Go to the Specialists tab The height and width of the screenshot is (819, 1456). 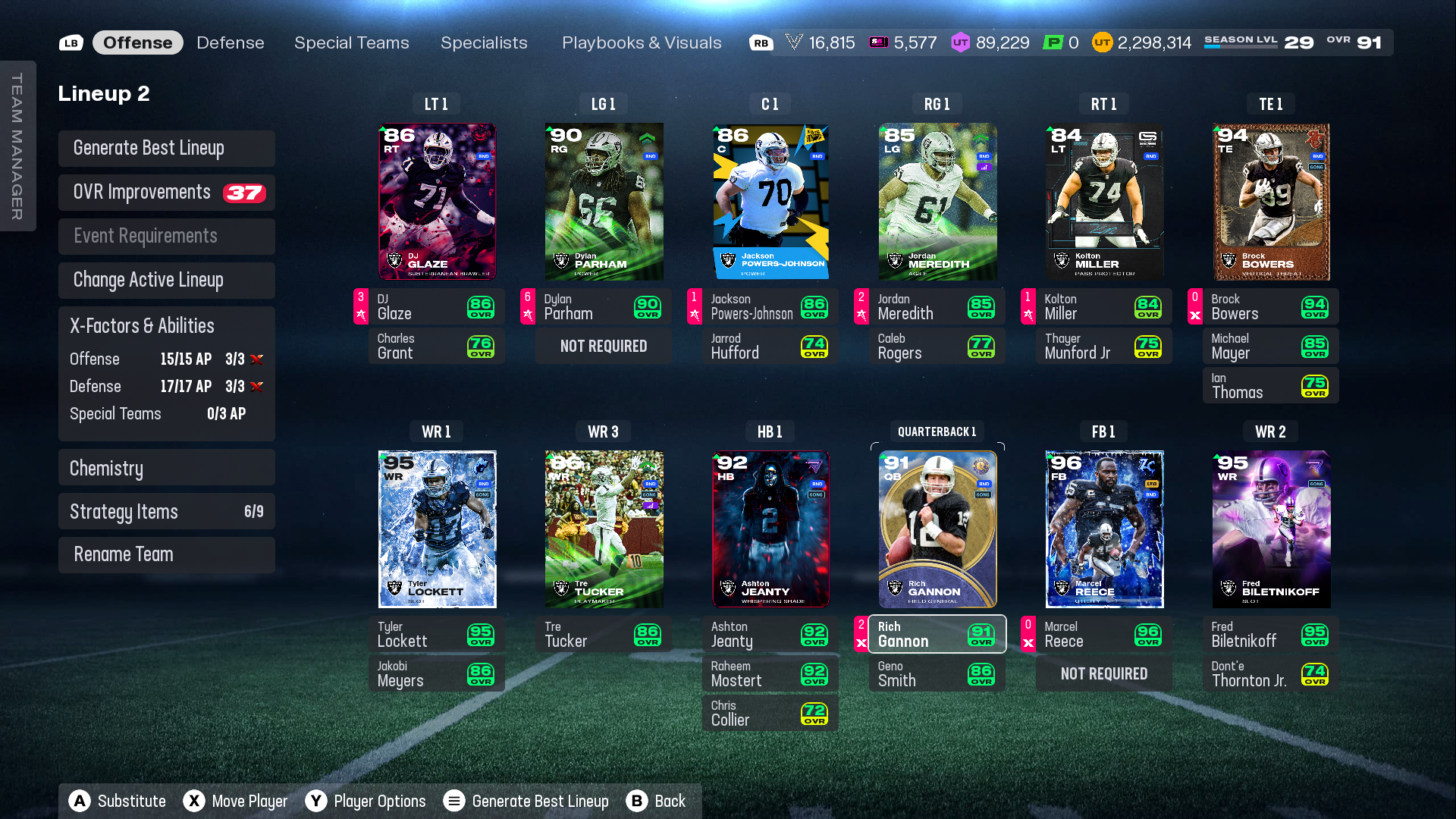point(484,42)
